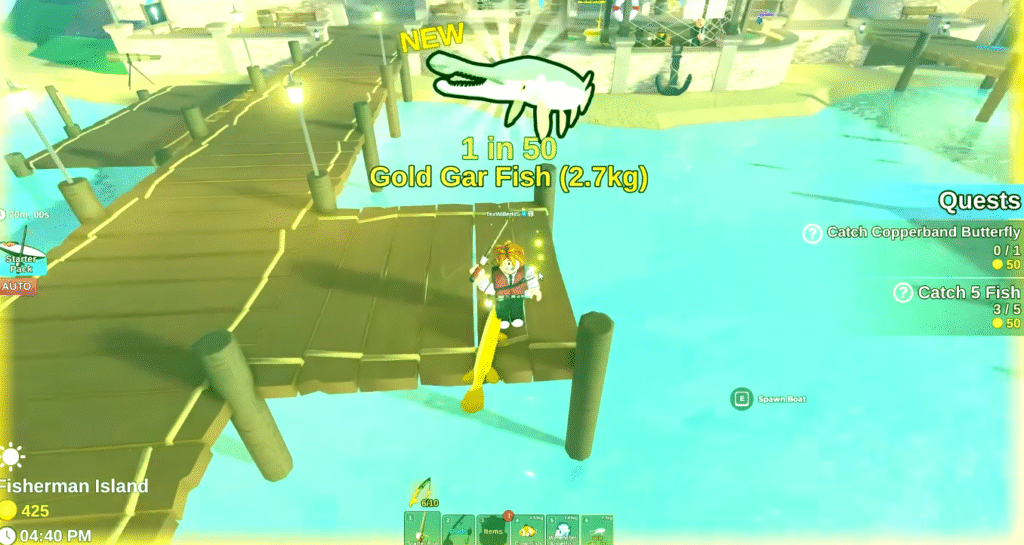Screen dimensions: 1024x545
Task: Select the starter rod in hotbar slot 1
Action: click(x=422, y=529)
